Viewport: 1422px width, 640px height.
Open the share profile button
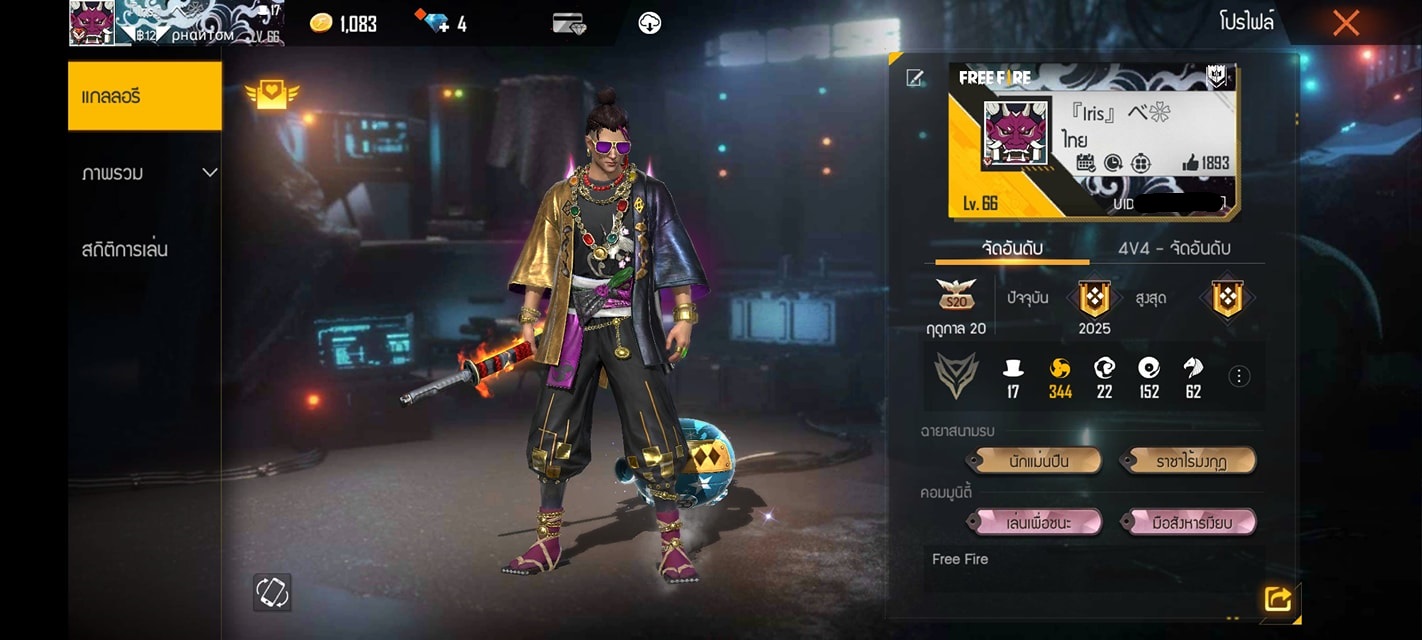(1277, 598)
